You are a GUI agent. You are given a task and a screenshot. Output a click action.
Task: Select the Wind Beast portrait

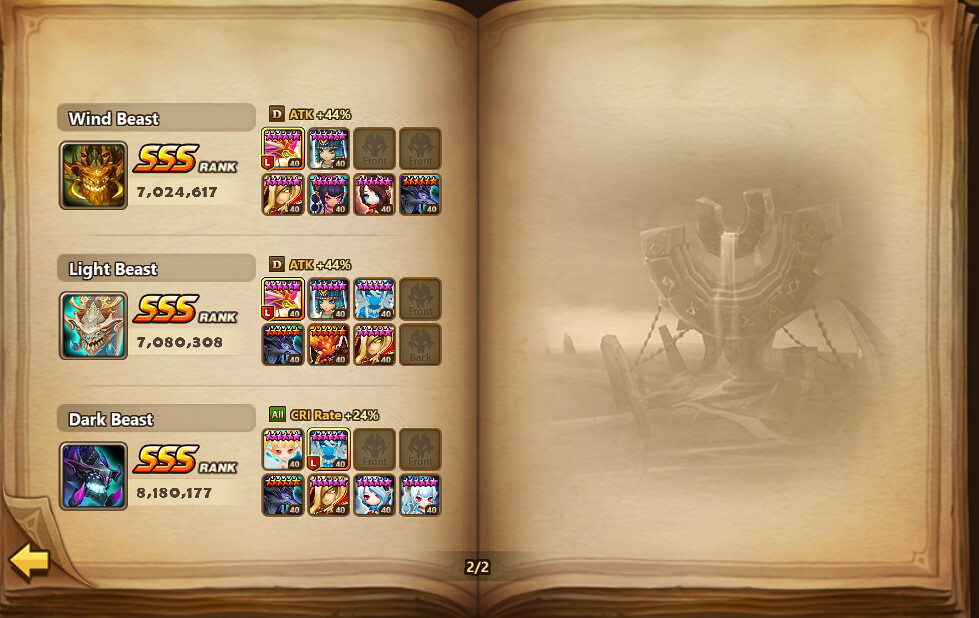click(x=93, y=175)
